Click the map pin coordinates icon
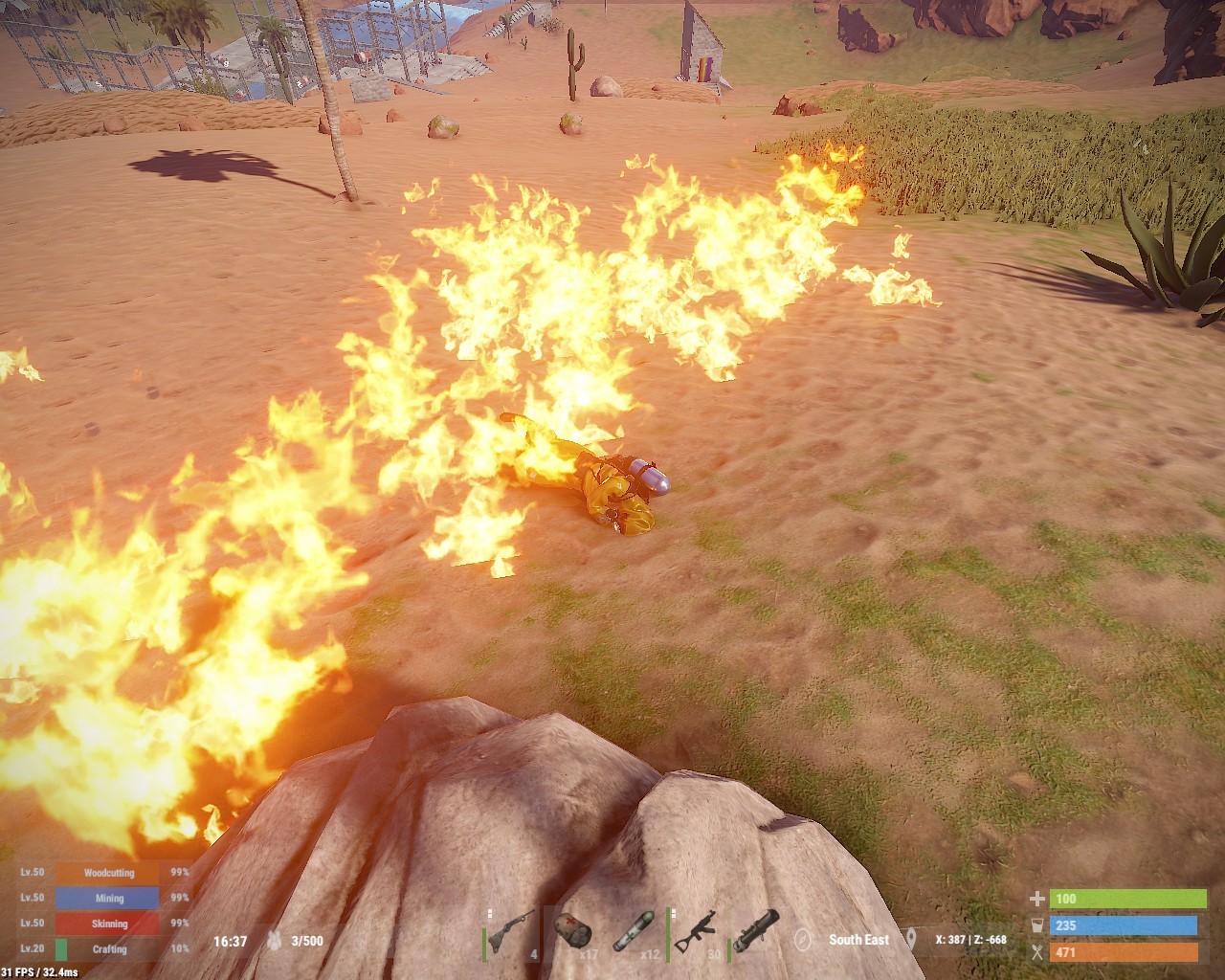1225x980 pixels. (x=912, y=940)
